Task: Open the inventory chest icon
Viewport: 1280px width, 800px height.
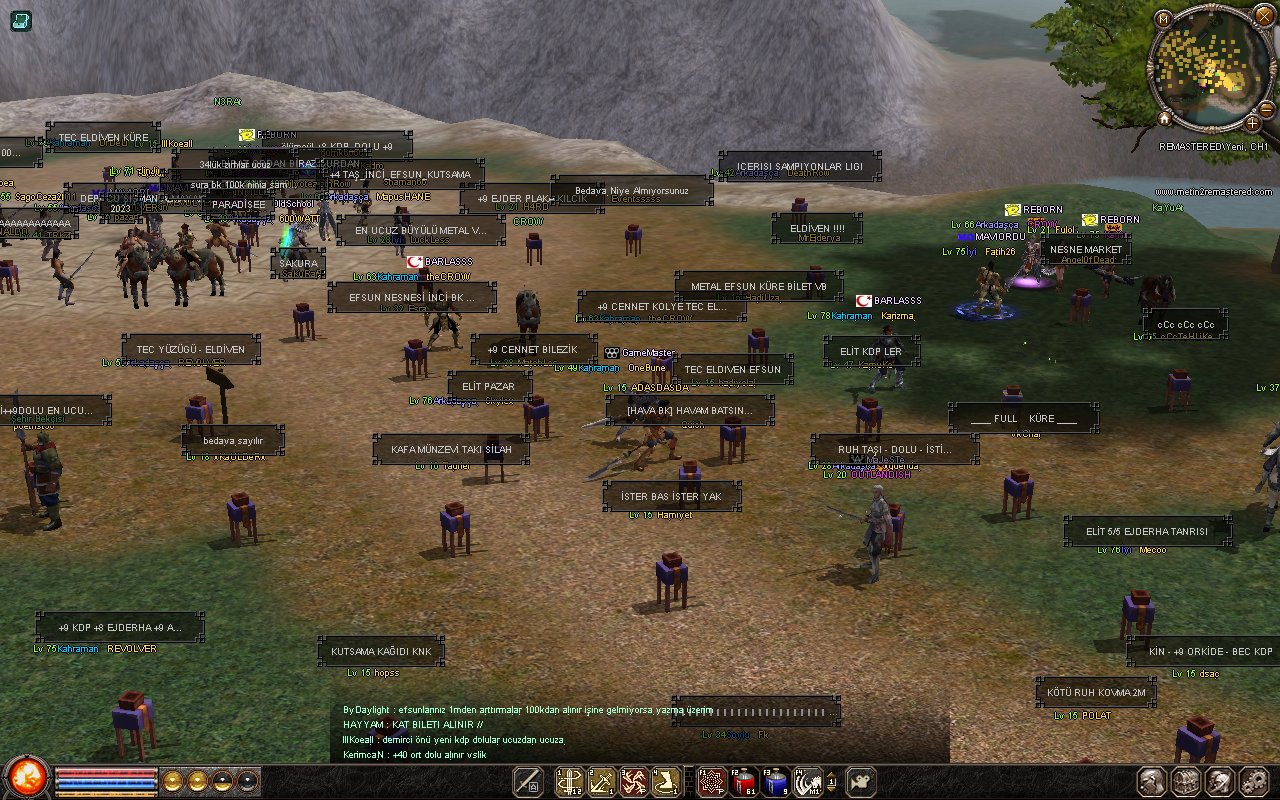Action: coord(1185,780)
